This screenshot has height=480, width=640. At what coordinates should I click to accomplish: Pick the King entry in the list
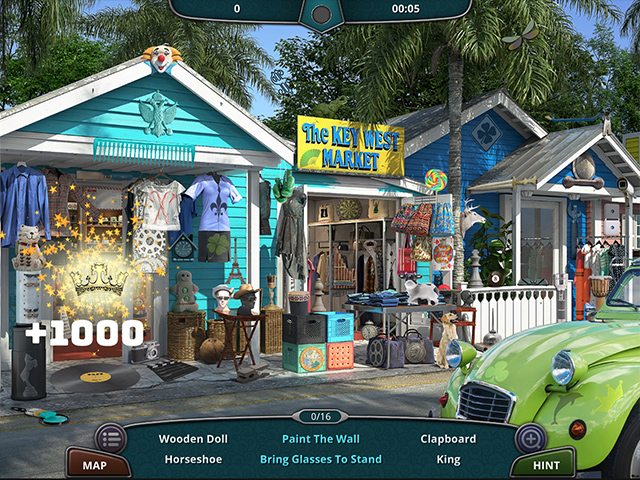pos(449,459)
